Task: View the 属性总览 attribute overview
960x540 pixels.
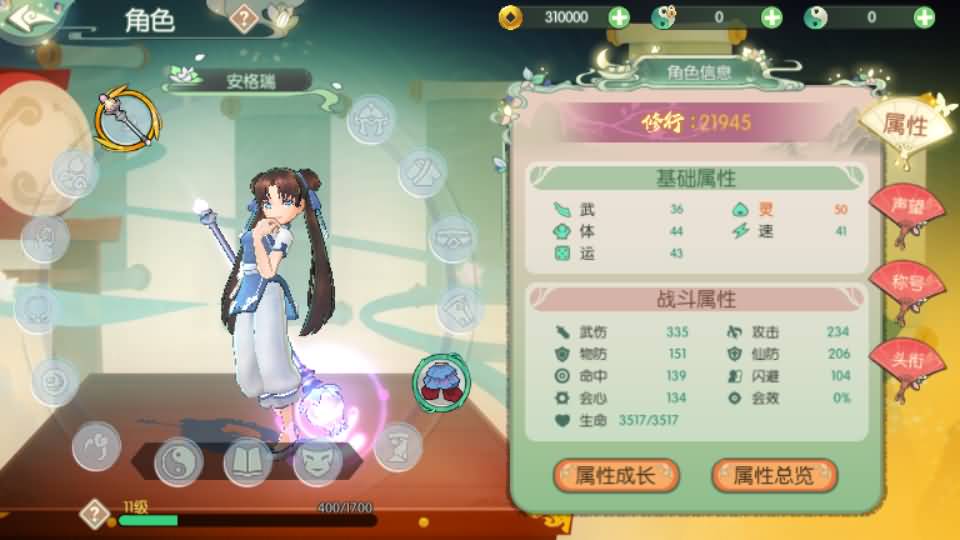Action: click(x=774, y=476)
